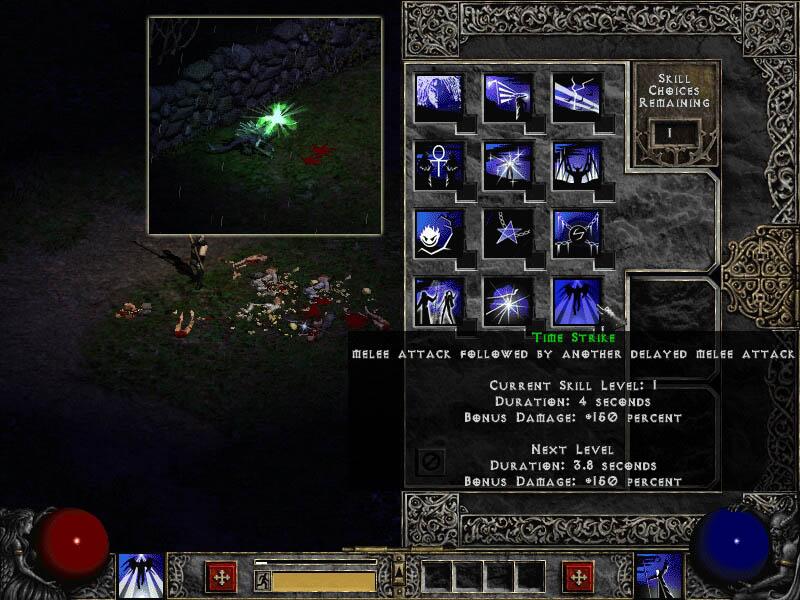Choose the lightning streak skill icon

pyautogui.click(x=577, y=97)
